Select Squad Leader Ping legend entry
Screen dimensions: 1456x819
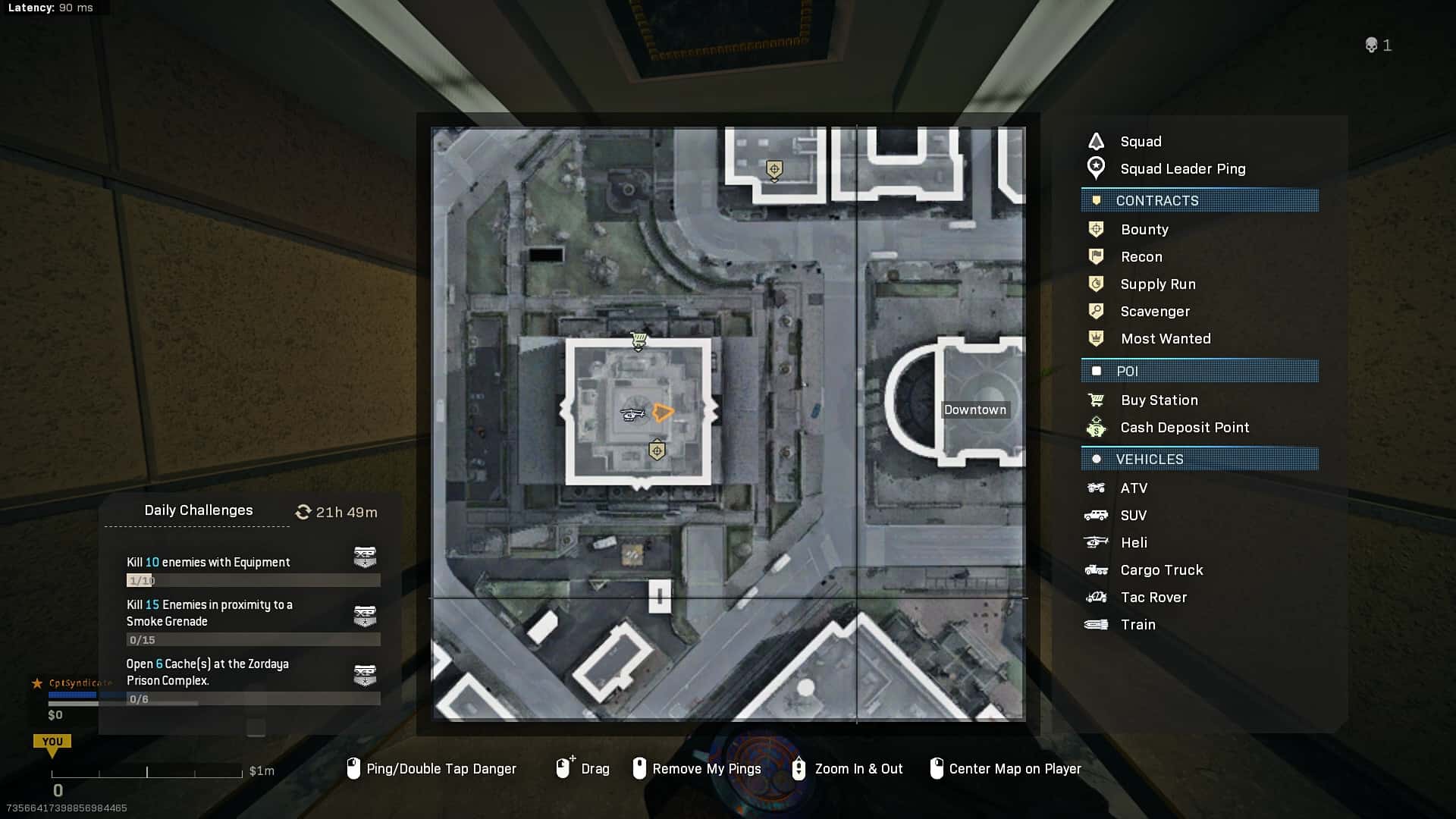tap(1182, 168)
